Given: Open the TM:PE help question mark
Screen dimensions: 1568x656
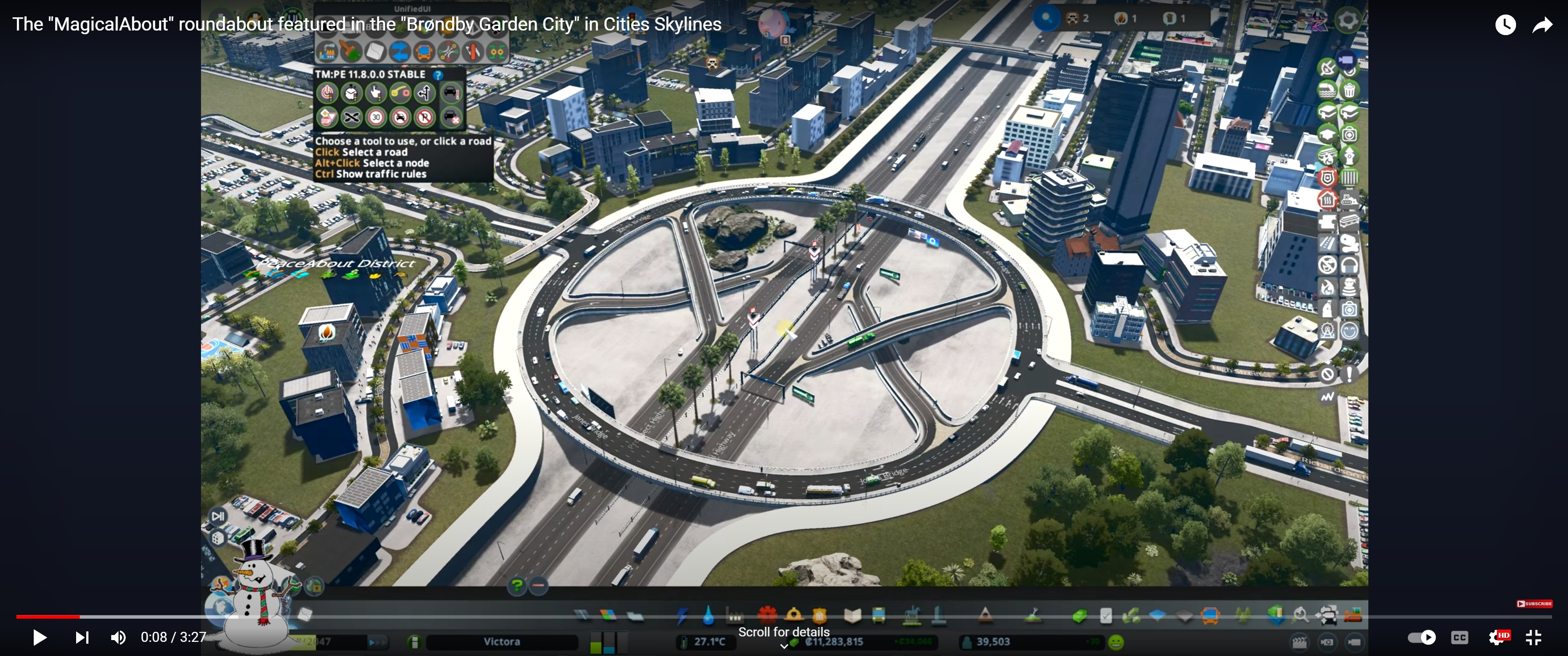Looking at the screenshot, I should pyautogui.click(x=438, y=75).
